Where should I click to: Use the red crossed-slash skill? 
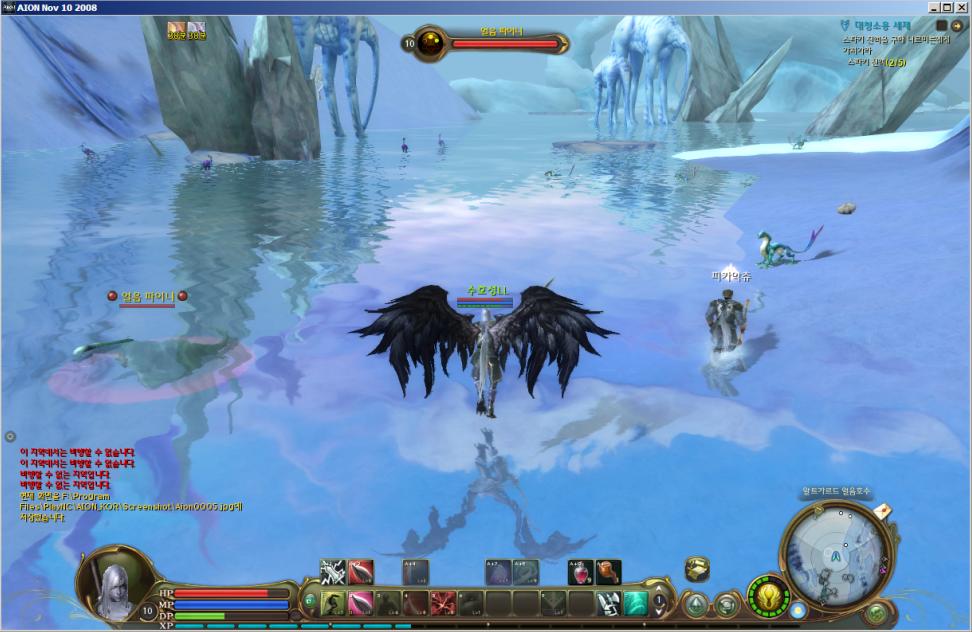[x=443, y=603]
